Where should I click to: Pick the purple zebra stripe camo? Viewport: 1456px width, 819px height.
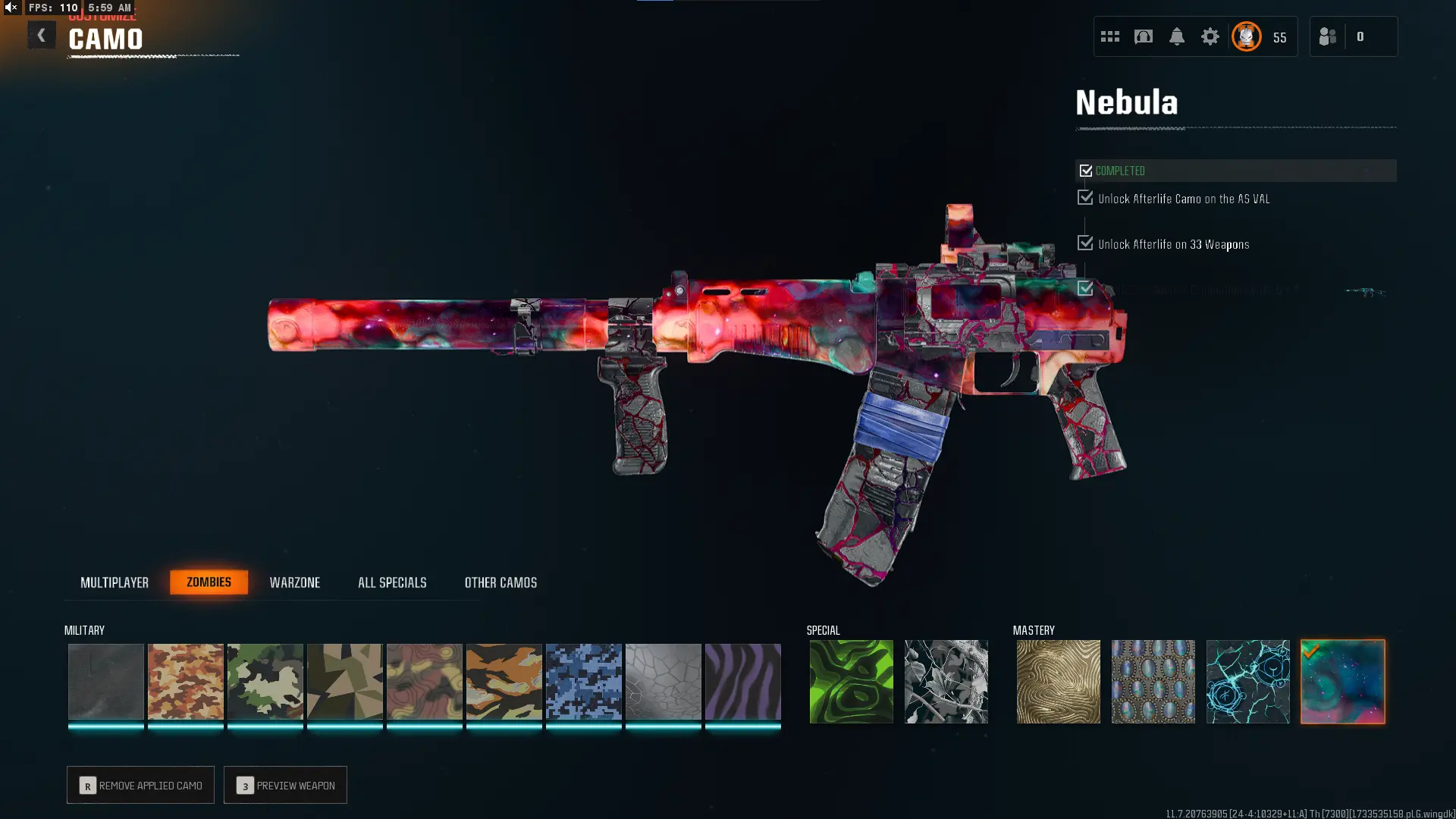coord(742,681)
